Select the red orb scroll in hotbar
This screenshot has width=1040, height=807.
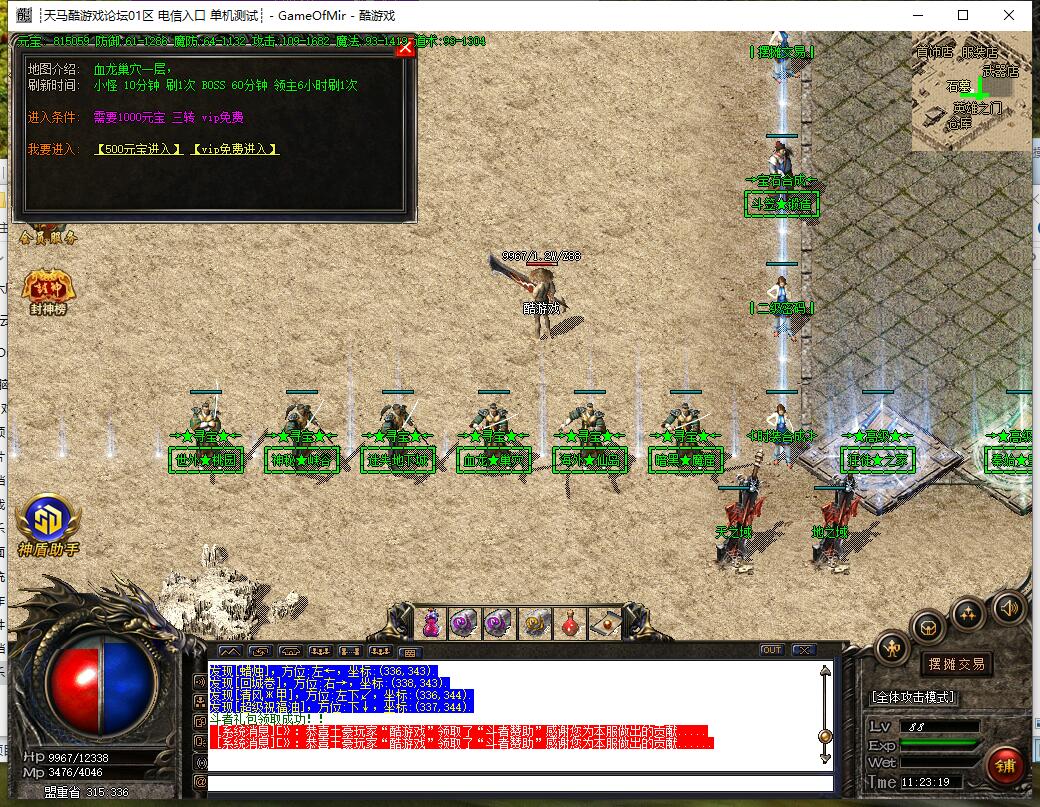click(603, 623)
